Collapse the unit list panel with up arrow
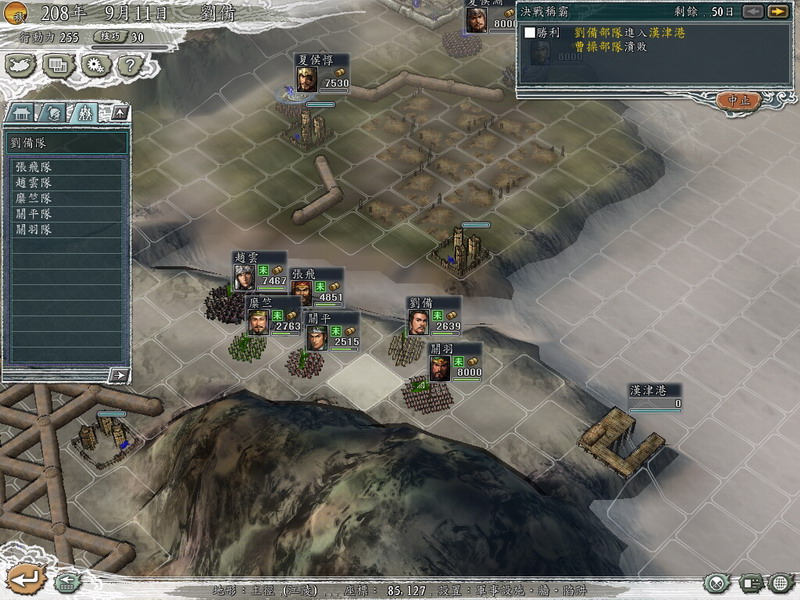Image resolution: width=800 pixels, height=600 pixels. point(119,113)
